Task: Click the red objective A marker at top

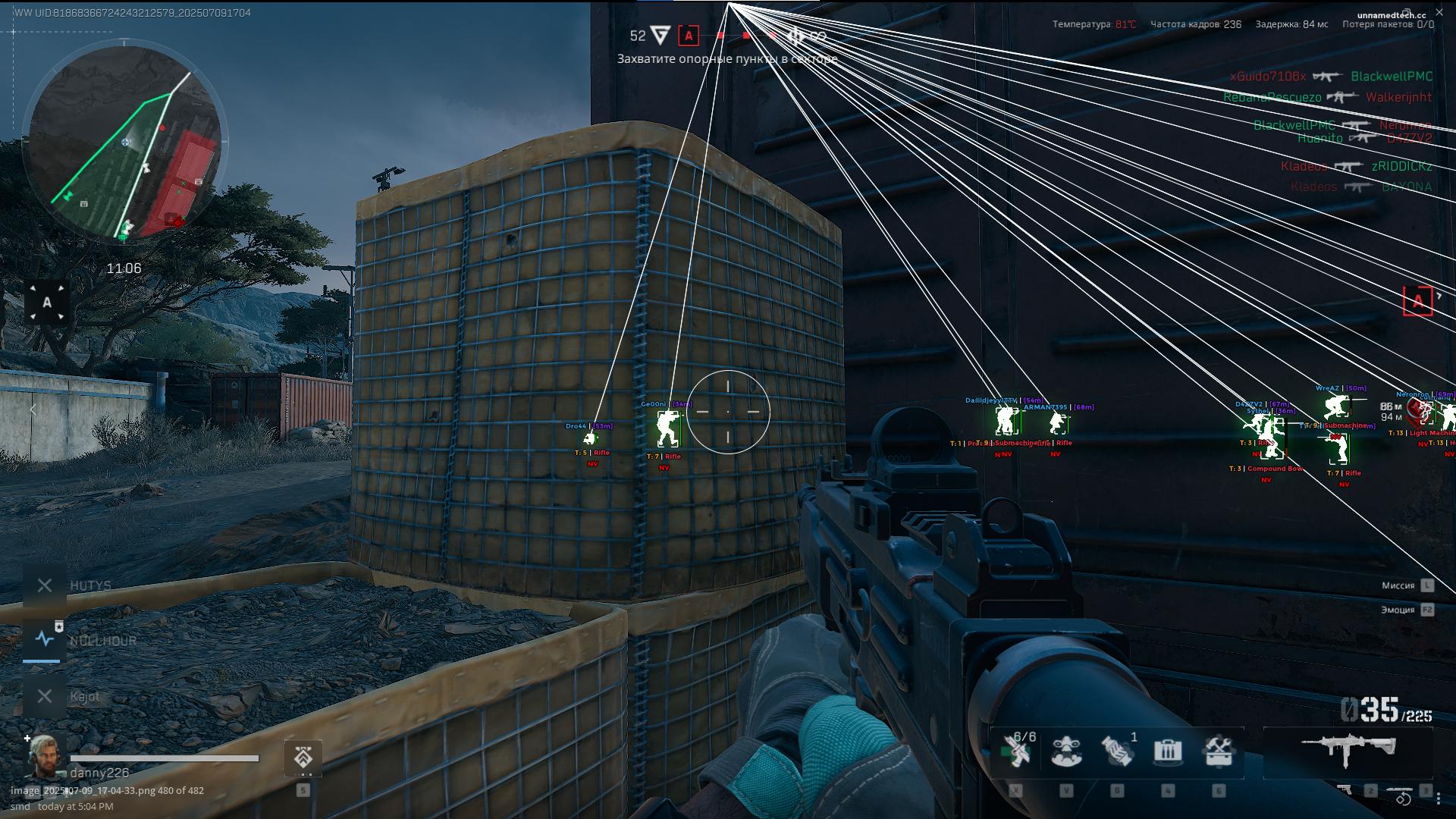Action: [x=689, y=36]
